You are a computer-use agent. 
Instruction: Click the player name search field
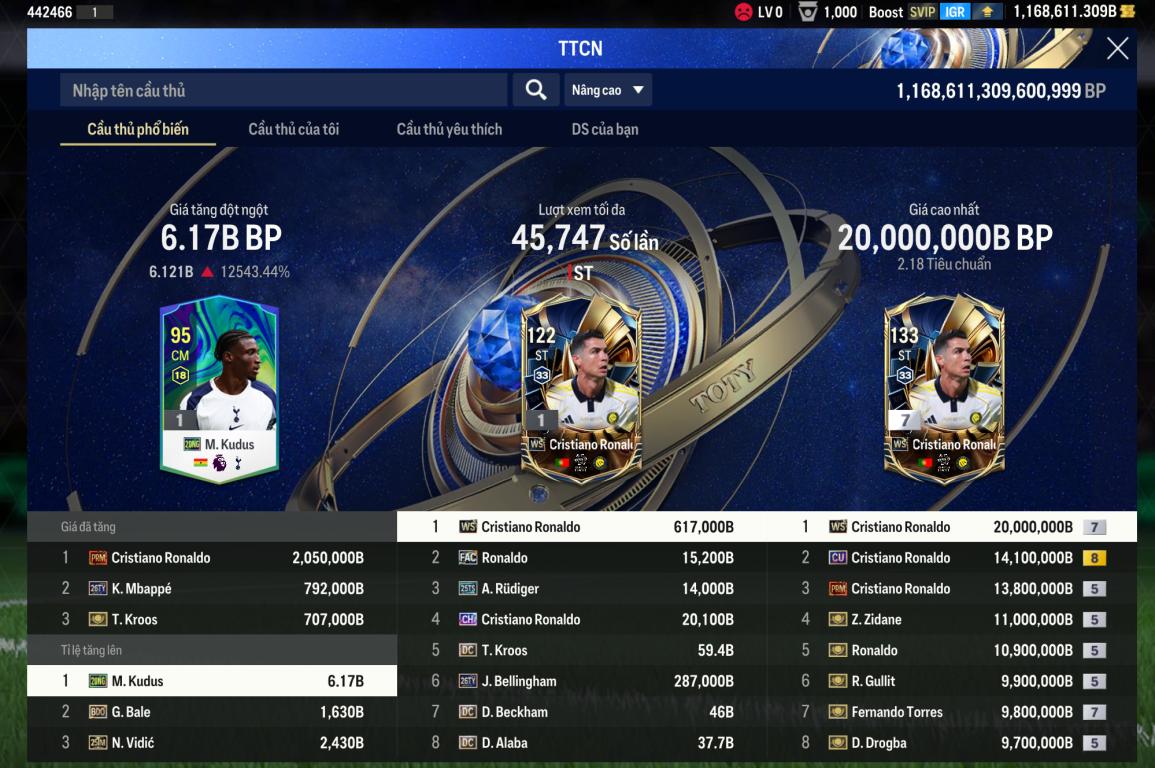(285, 90)
